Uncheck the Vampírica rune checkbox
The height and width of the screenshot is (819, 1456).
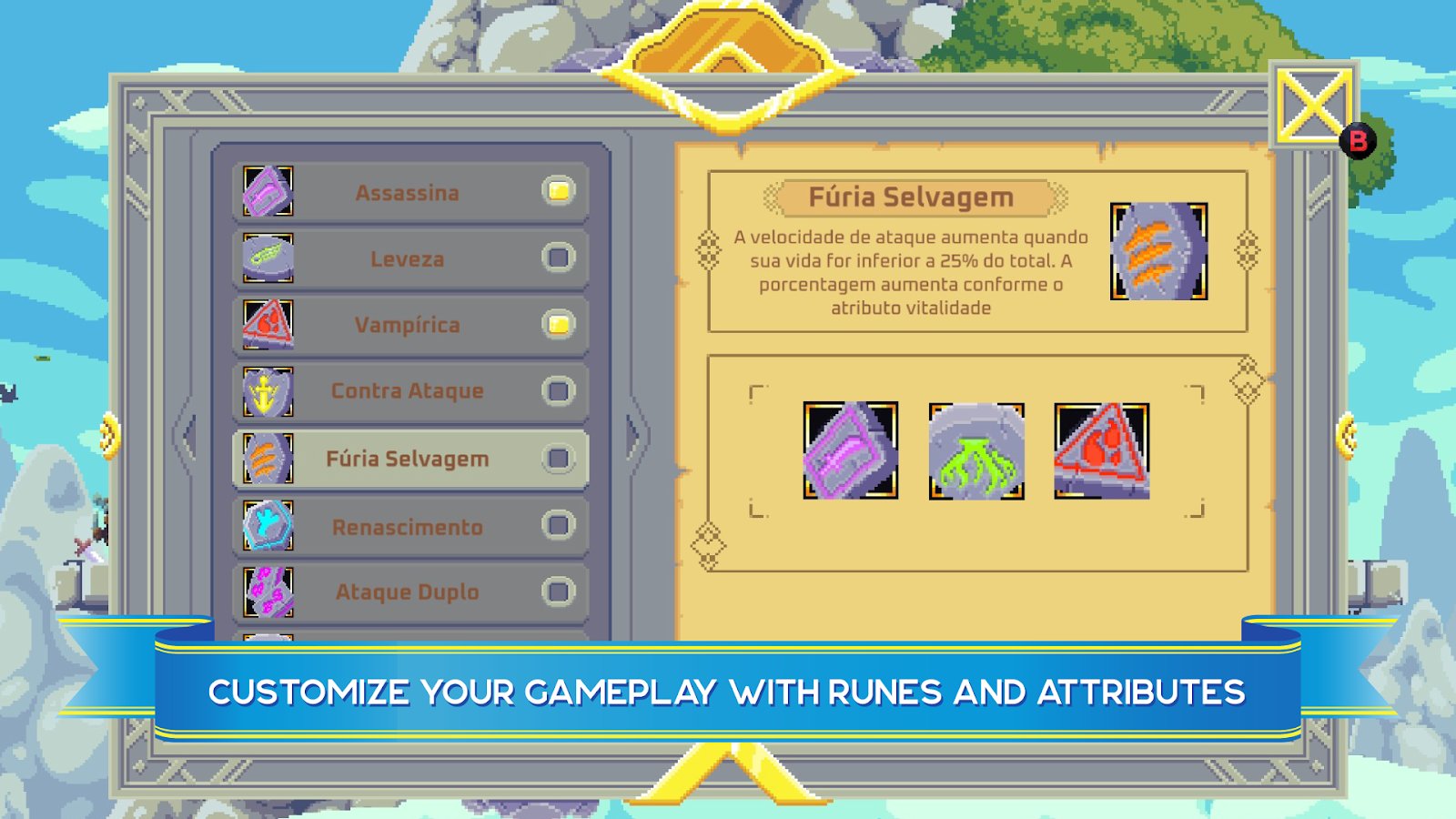tap(559, 324)
